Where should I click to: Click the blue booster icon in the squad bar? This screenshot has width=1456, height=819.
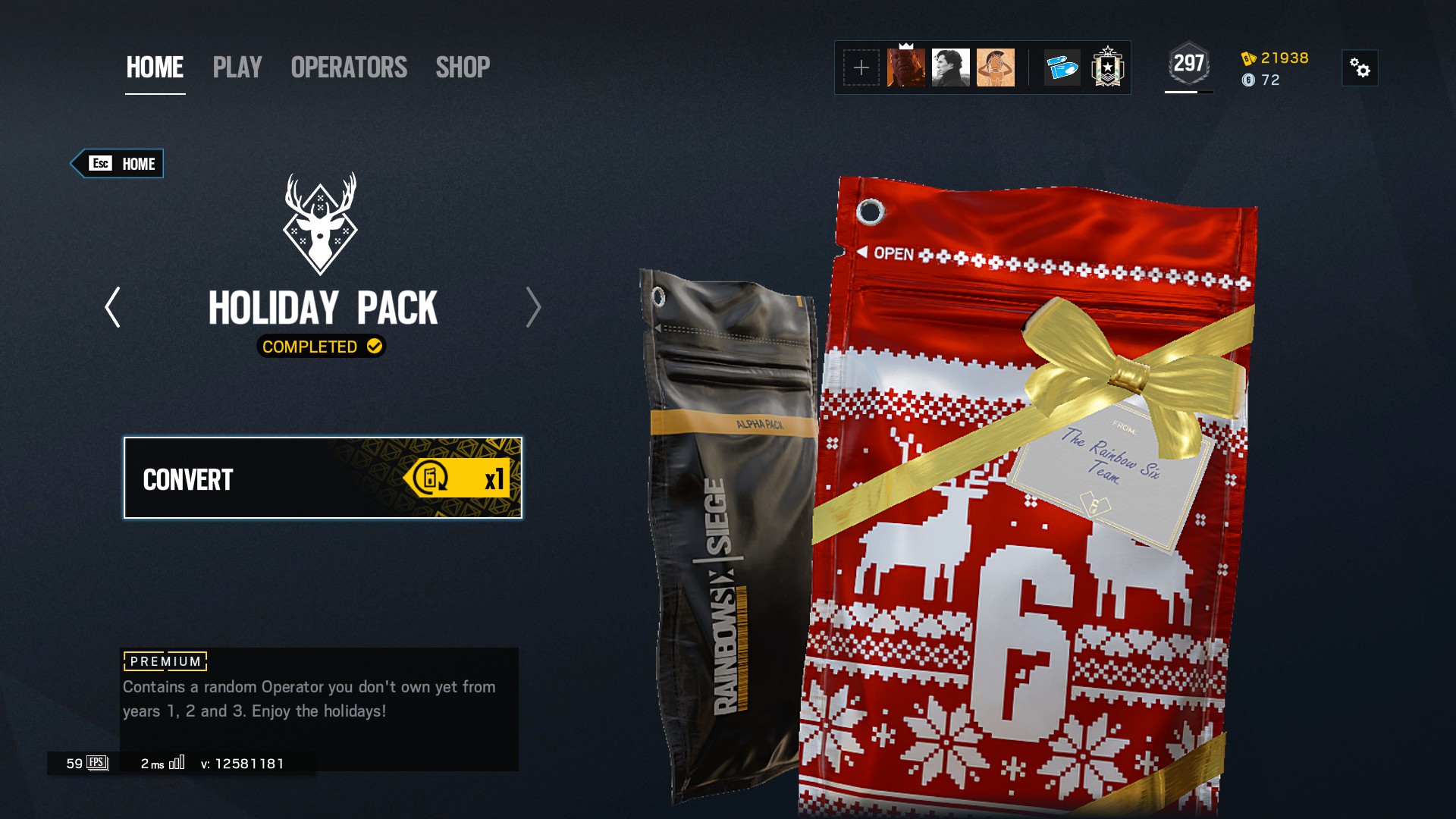(x=1061, y=67)
